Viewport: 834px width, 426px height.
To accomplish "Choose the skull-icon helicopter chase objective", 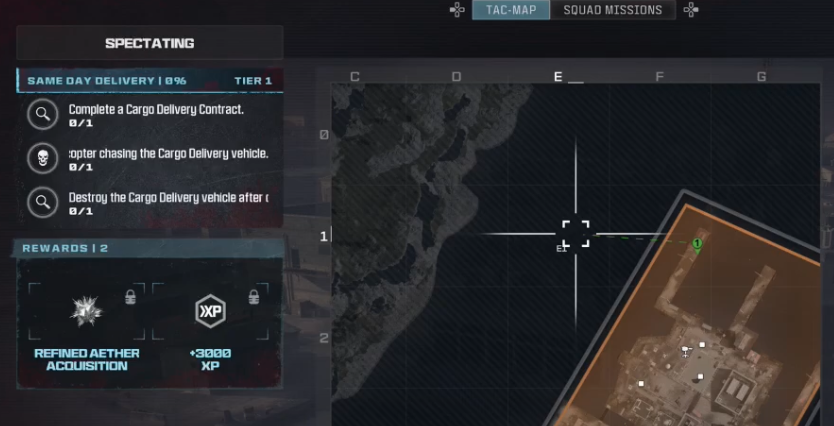I will [x=155, y=159].
